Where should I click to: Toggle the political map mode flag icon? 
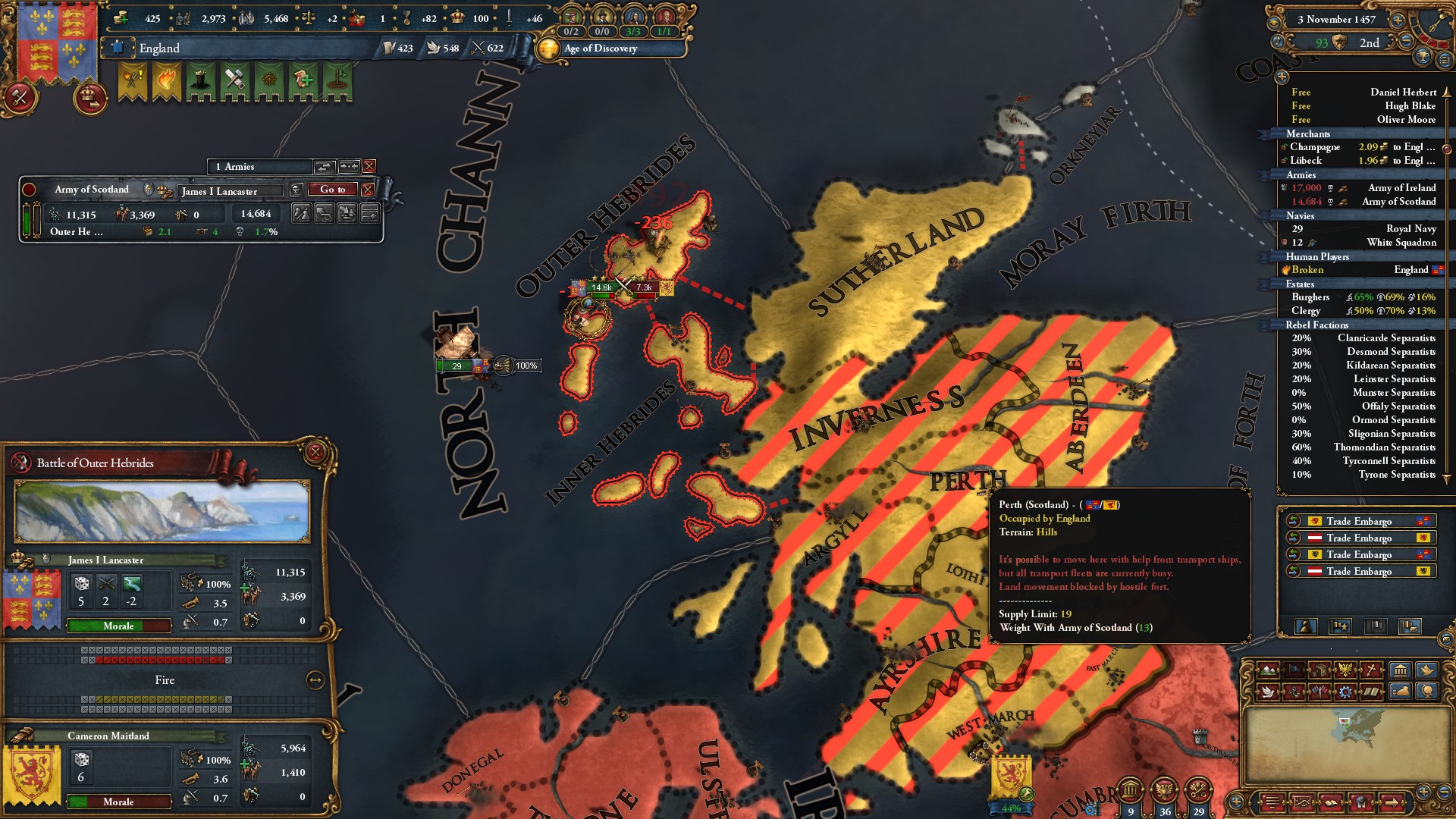(x=1294, y=670)
